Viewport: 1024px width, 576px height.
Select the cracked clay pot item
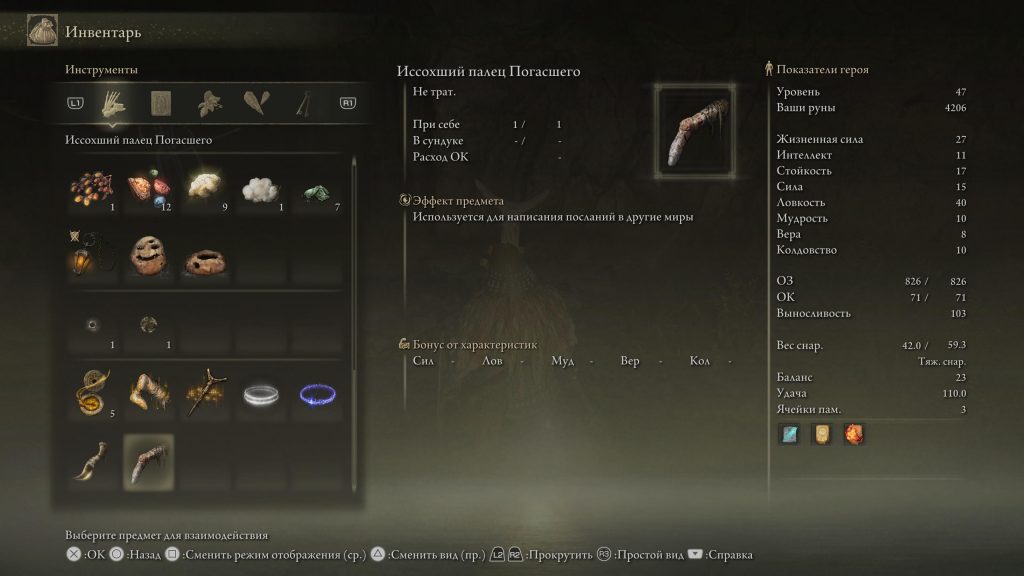click(x=205, y=260)
